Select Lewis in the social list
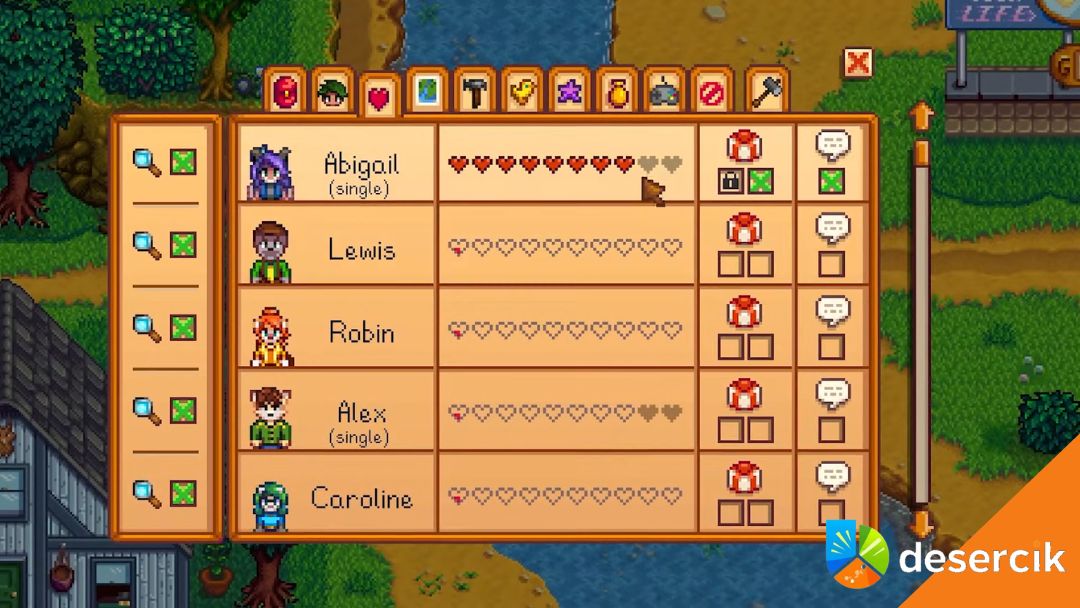This screenshot has height=608, width=1080. point(342,247)
